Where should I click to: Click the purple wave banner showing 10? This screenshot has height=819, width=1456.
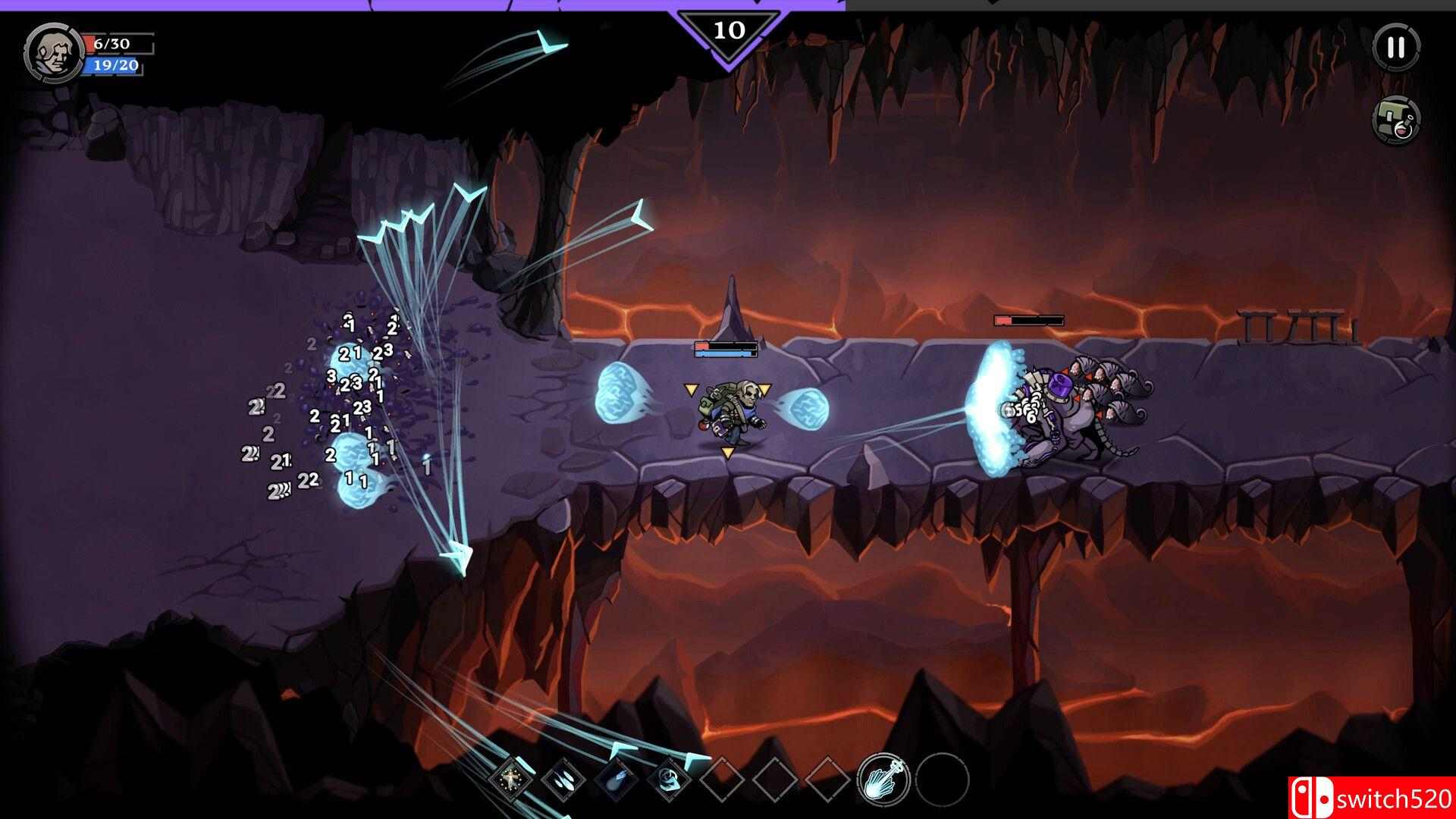point(730,30)
